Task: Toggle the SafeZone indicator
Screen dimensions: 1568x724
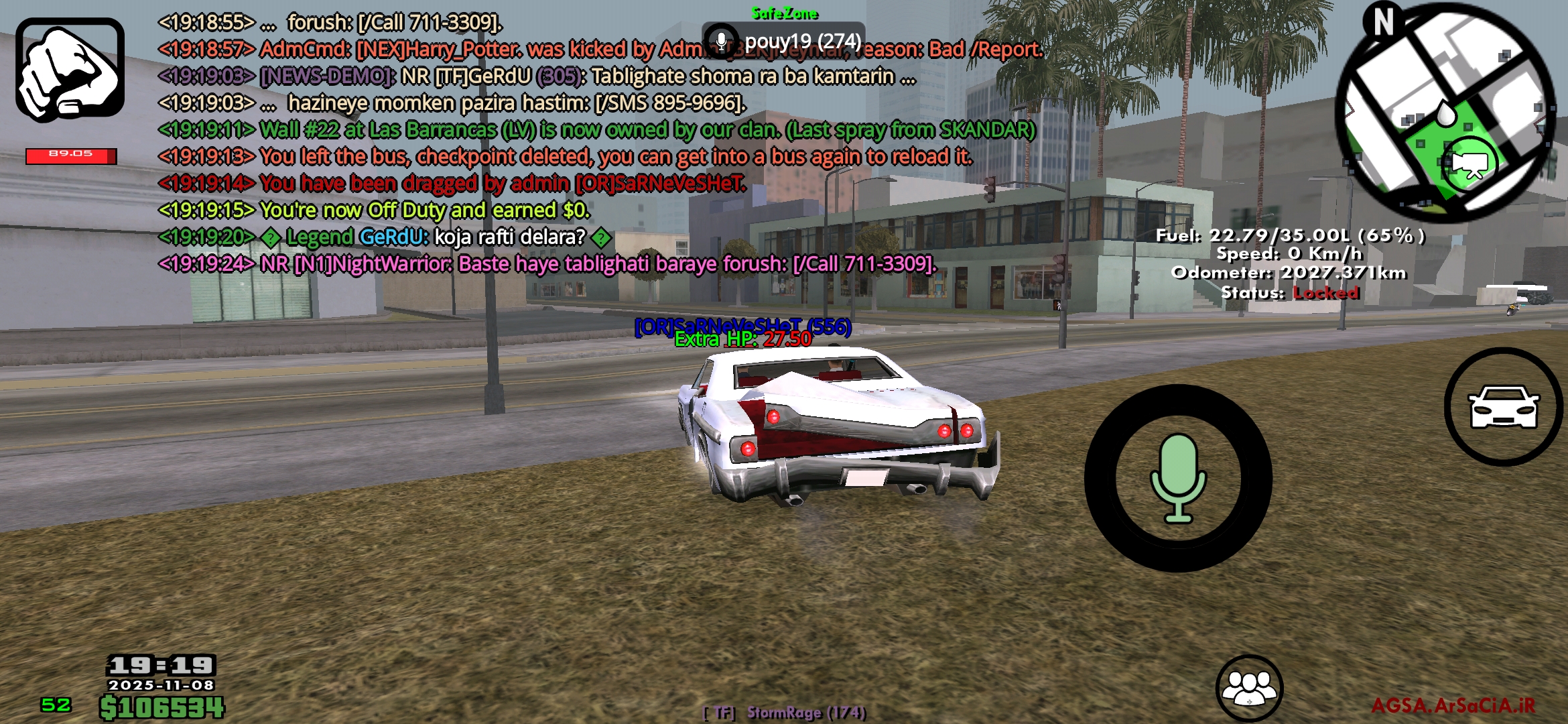Action: [x=785, y=12]
